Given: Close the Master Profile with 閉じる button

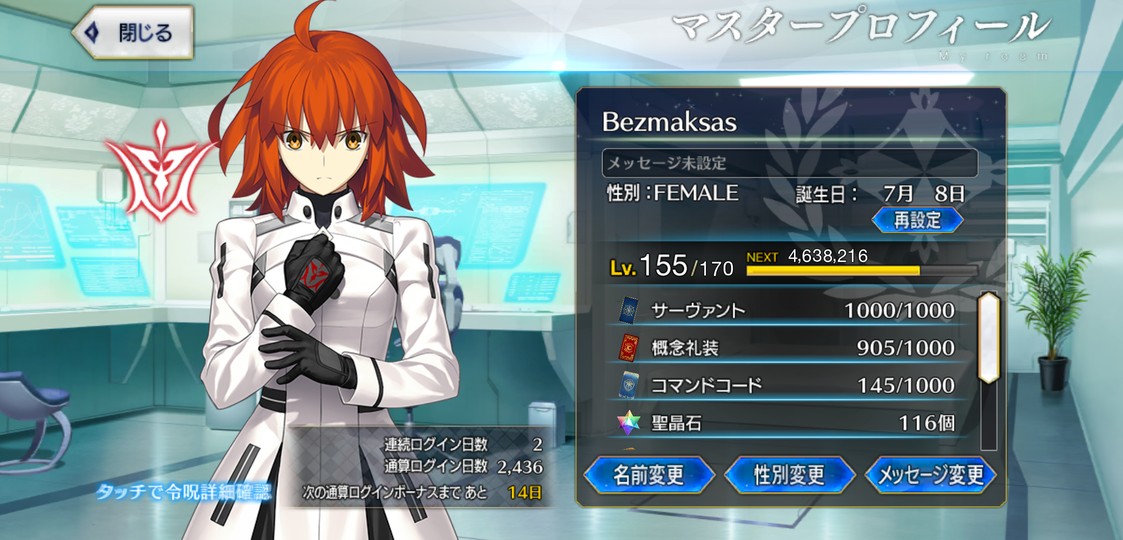Looking at the screenshot, I should click(x=132, y=33).
